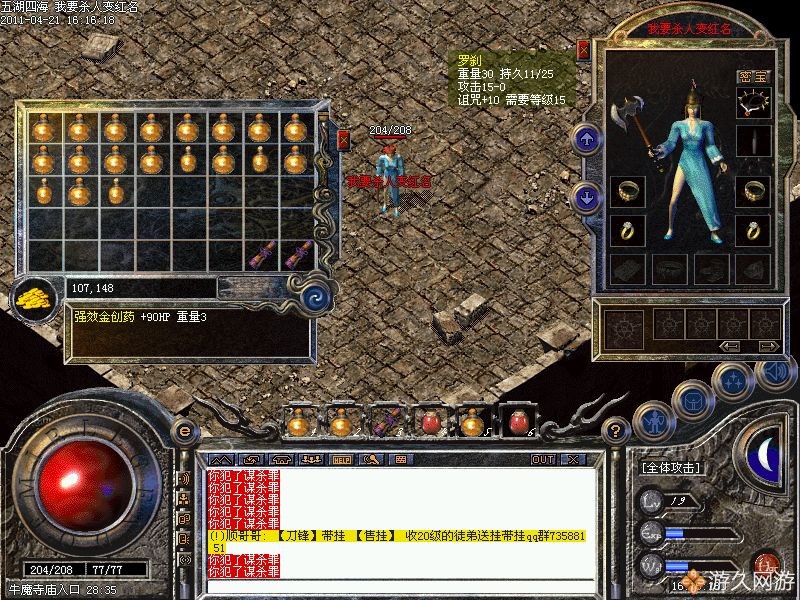Viewport: 800px width, 600px height.
Task: Click the speaker sound round button
Action: click(x=774, y=371)
